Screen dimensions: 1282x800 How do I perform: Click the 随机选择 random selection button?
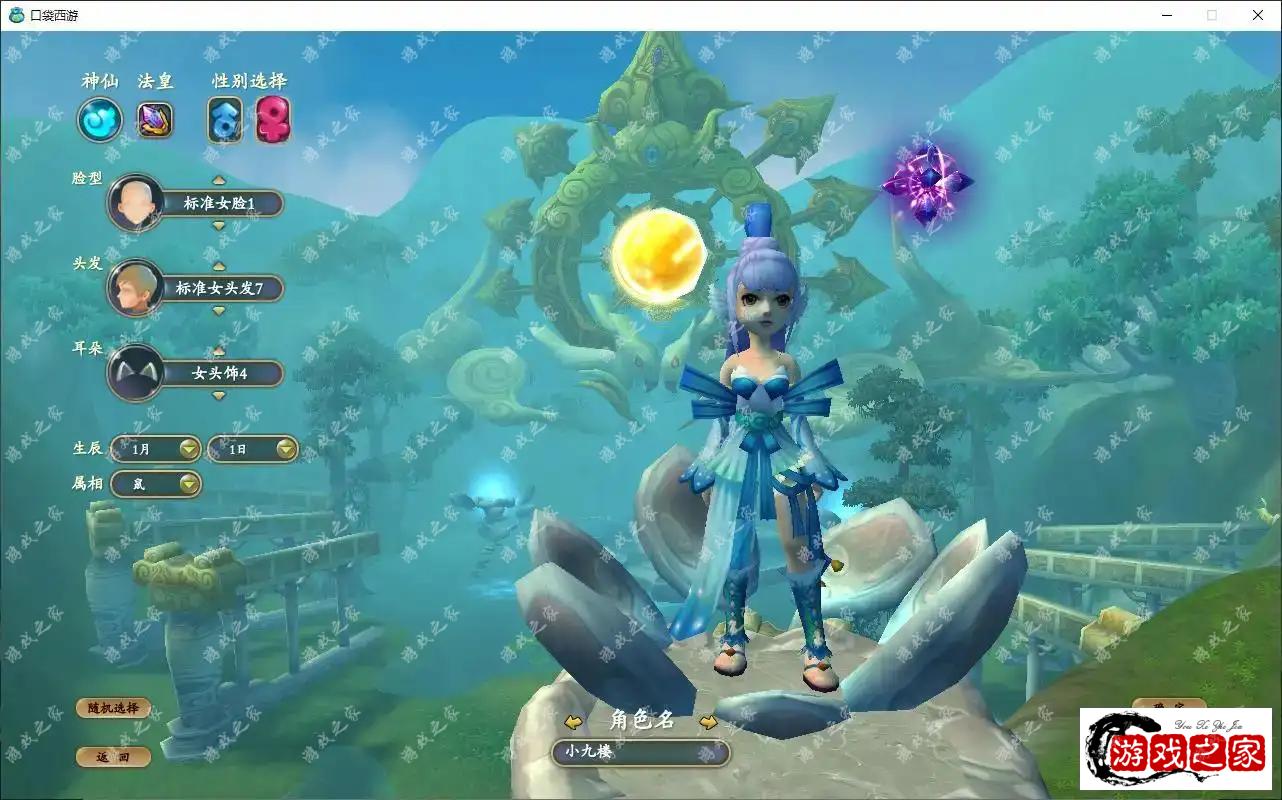[113, 708]
